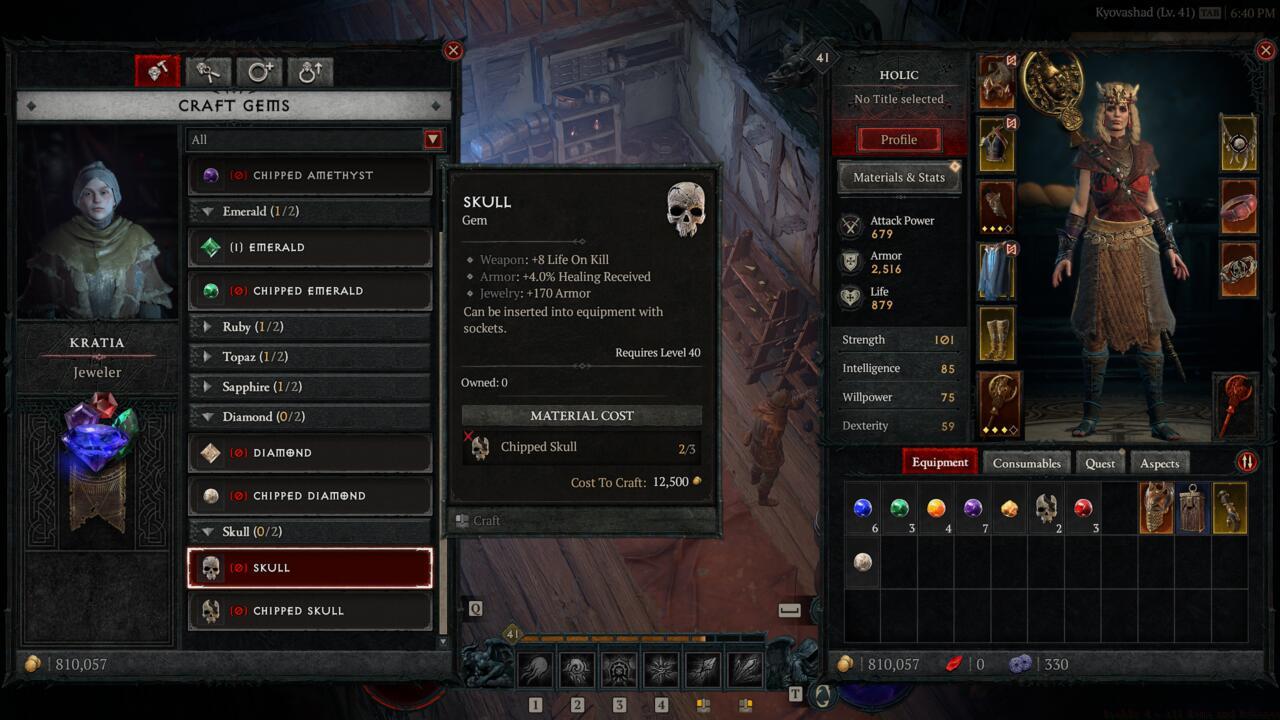Expand the Ruby gem category
The height and width of the screenshot is (720, 1280).
click(208, 327)
